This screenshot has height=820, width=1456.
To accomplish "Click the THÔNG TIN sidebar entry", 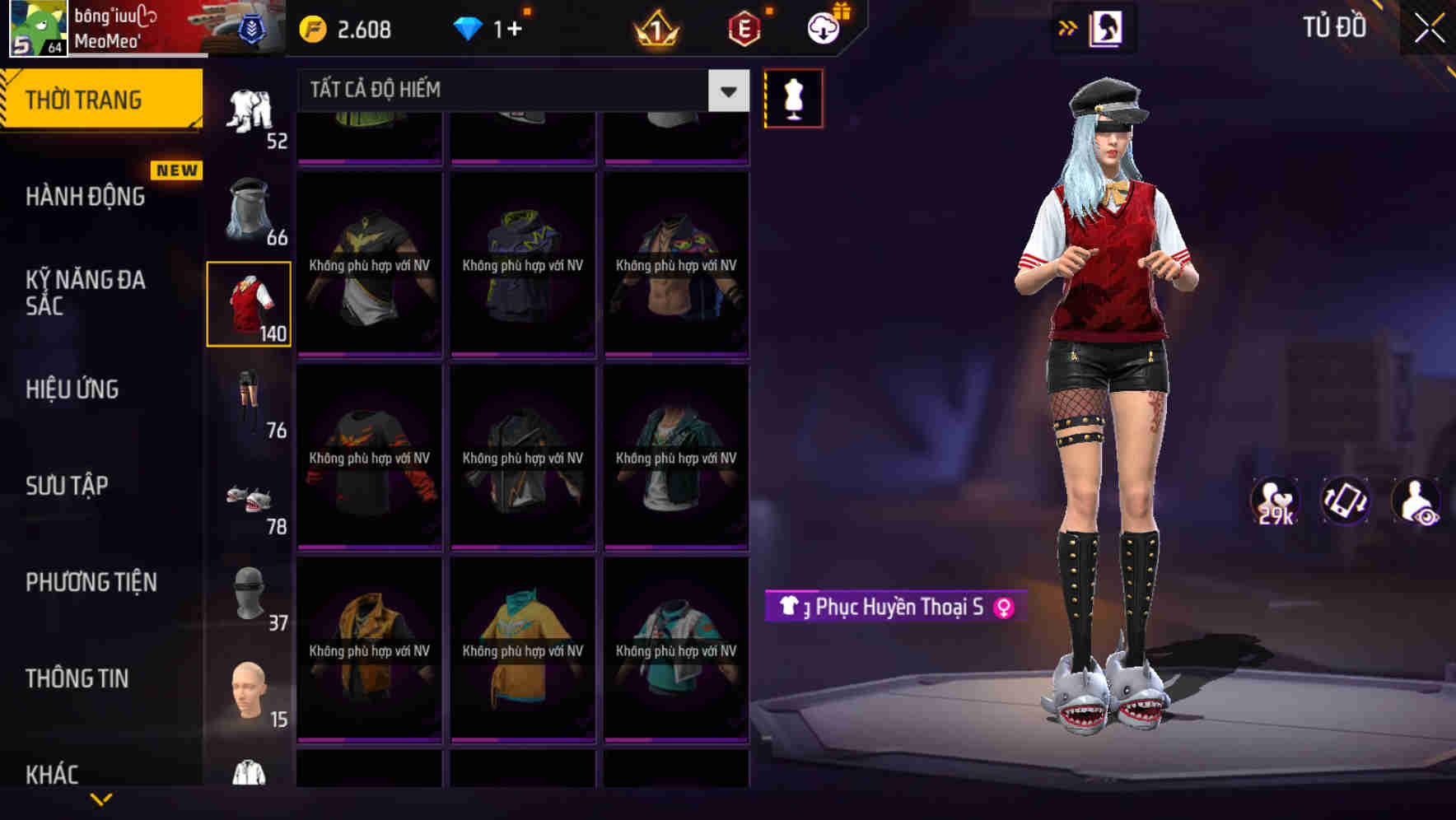I will click(x=77, y=678).
